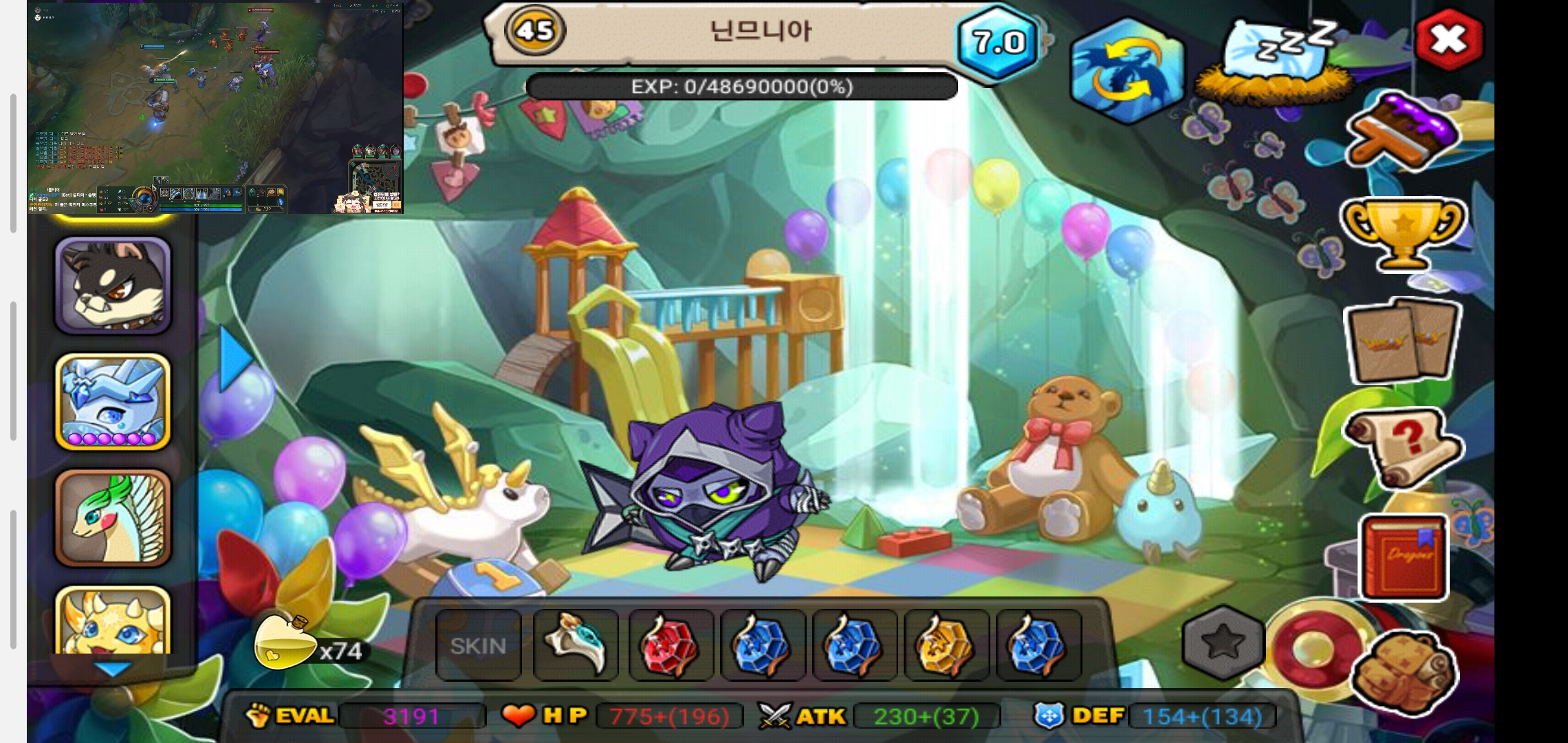This screenshot has width=1568, height=743.
Task: Select the SKIN slot
Action: 479,645
